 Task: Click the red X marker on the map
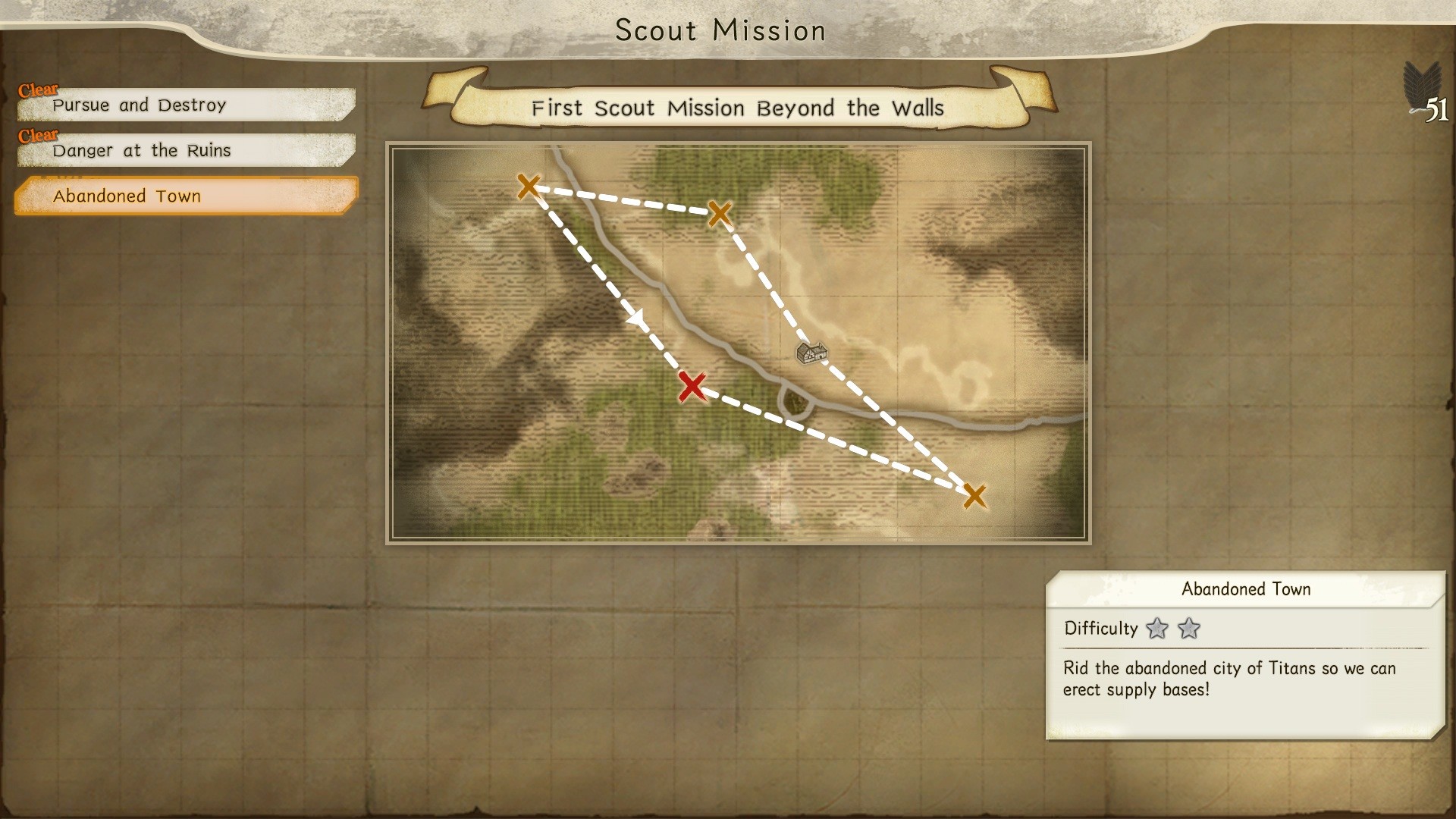point(692,388)
